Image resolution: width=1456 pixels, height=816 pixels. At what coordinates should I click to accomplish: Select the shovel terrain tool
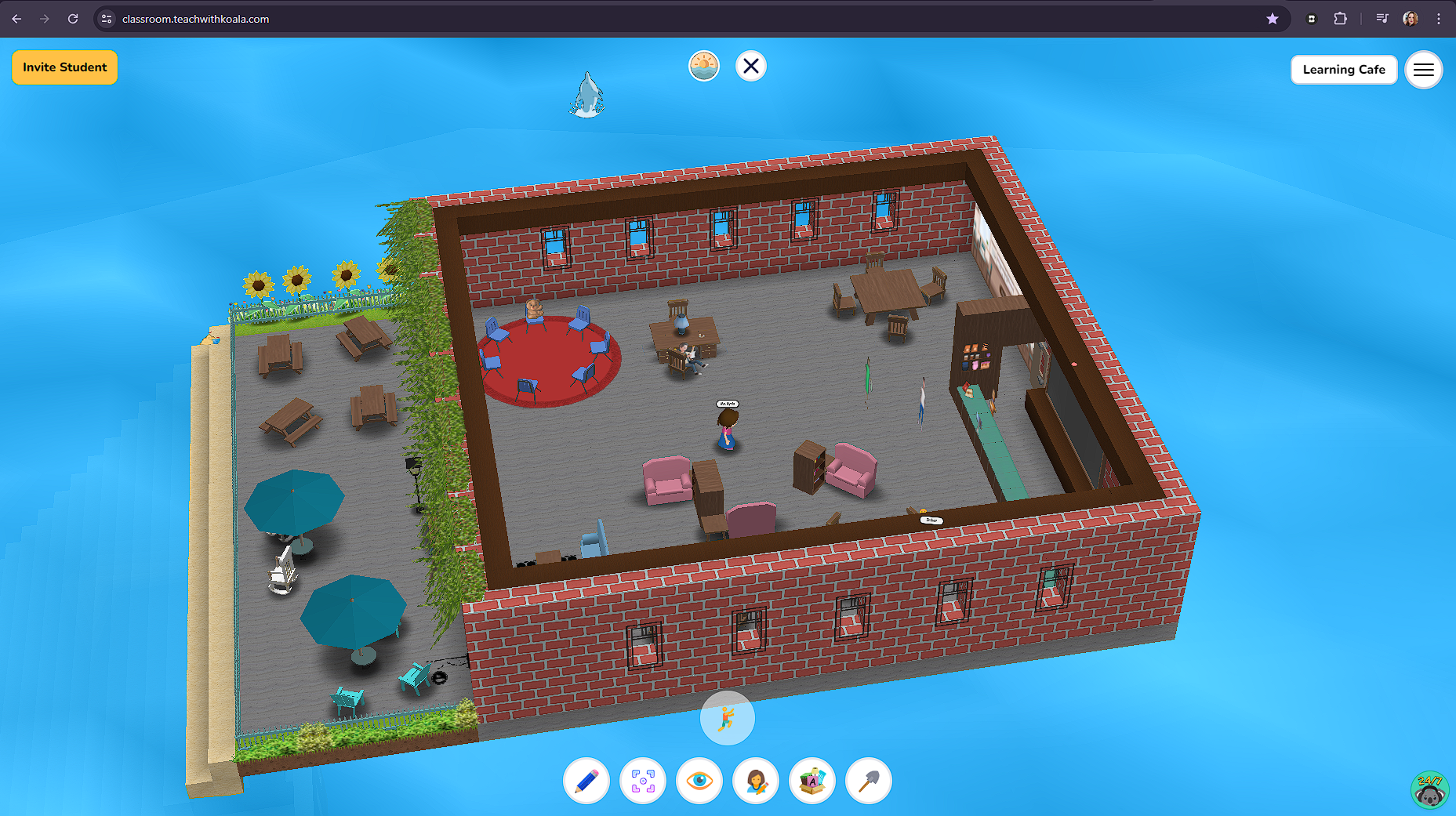pyautogui.click(x=868, y=781)
